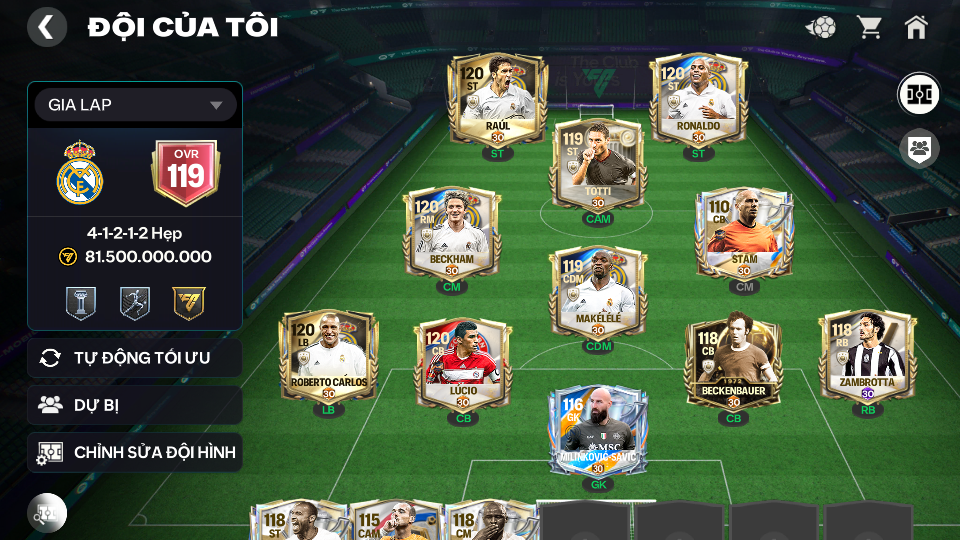Return to the home screen
Screen dimensions: 960x540
coord(916,27)
